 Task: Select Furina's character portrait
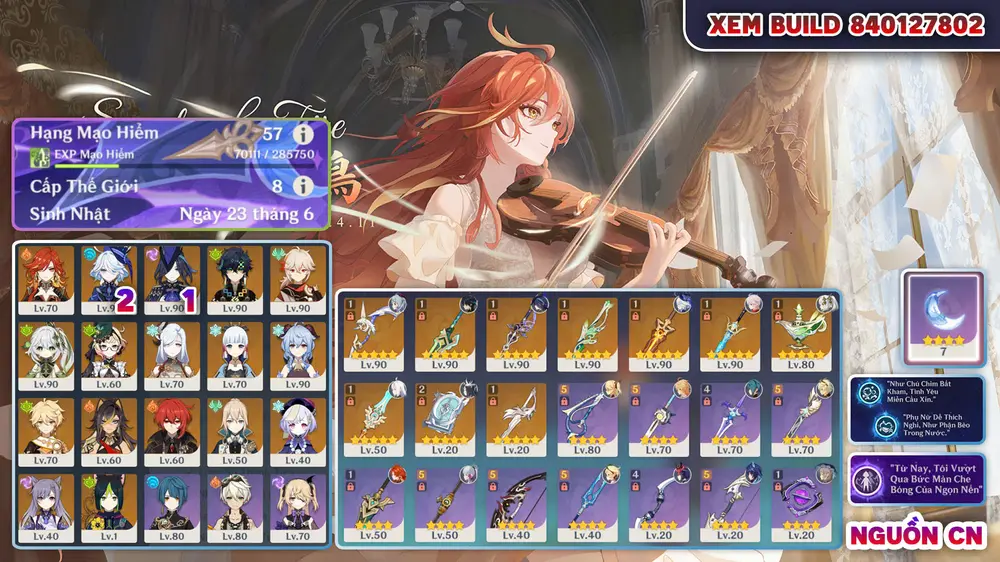coord(107,278)
